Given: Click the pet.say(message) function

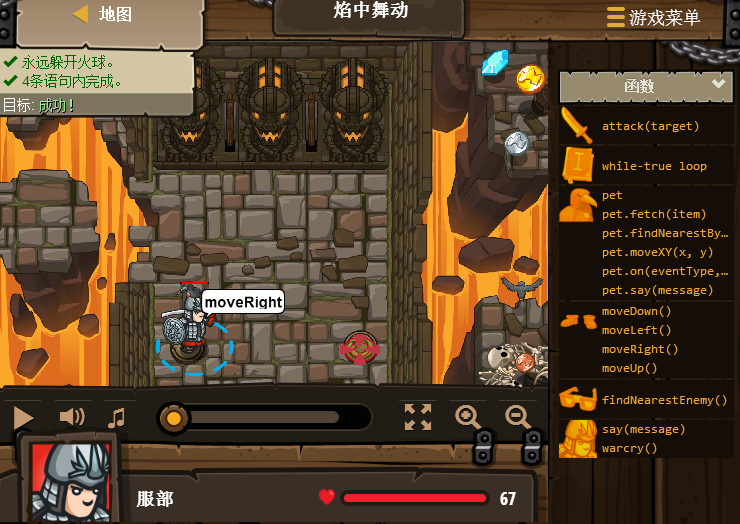Looking at the screenshot, I should pos(658,290).
